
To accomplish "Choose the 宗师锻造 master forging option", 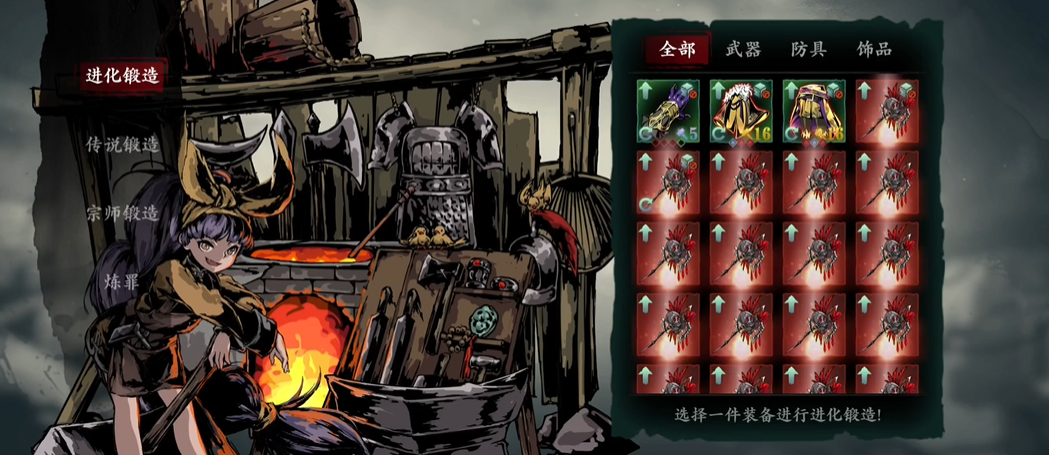I will (x=123, y=213).
